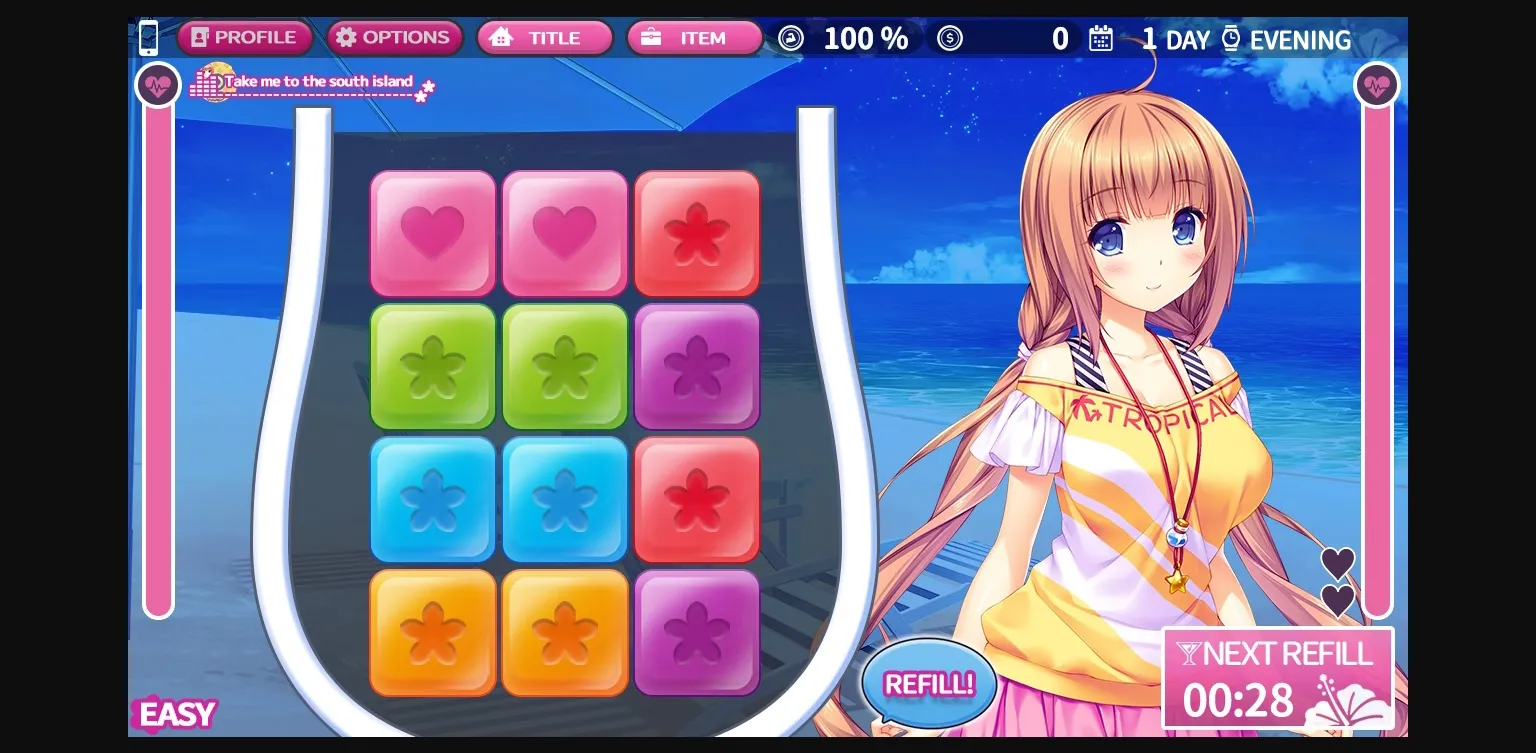Click the TITLE button to return to title
Screen dimensions: 1536x753
click(544, 37)
